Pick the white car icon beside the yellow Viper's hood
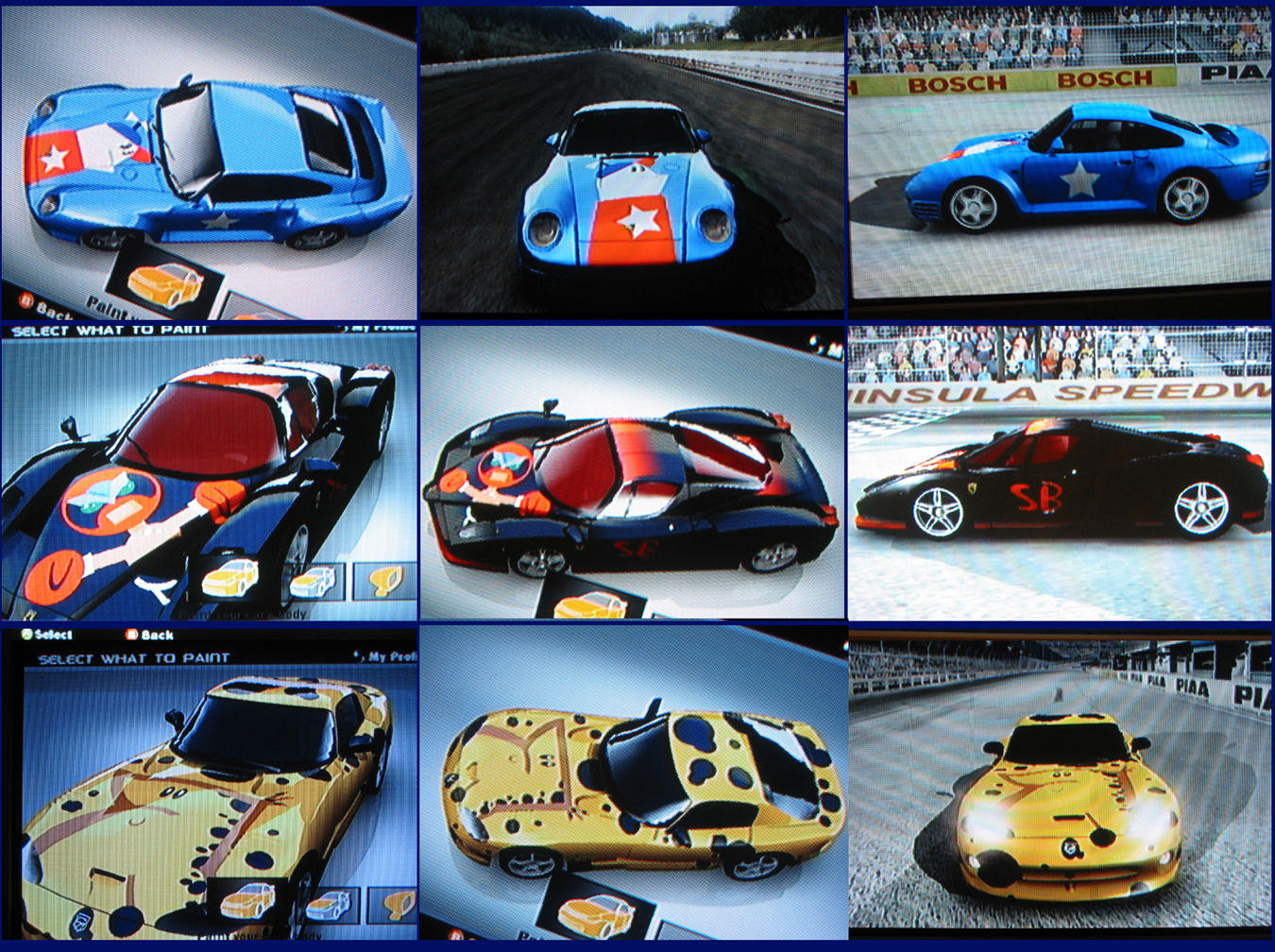The image size is (1275, 952). pyautogui.click(x=328, y=906)
